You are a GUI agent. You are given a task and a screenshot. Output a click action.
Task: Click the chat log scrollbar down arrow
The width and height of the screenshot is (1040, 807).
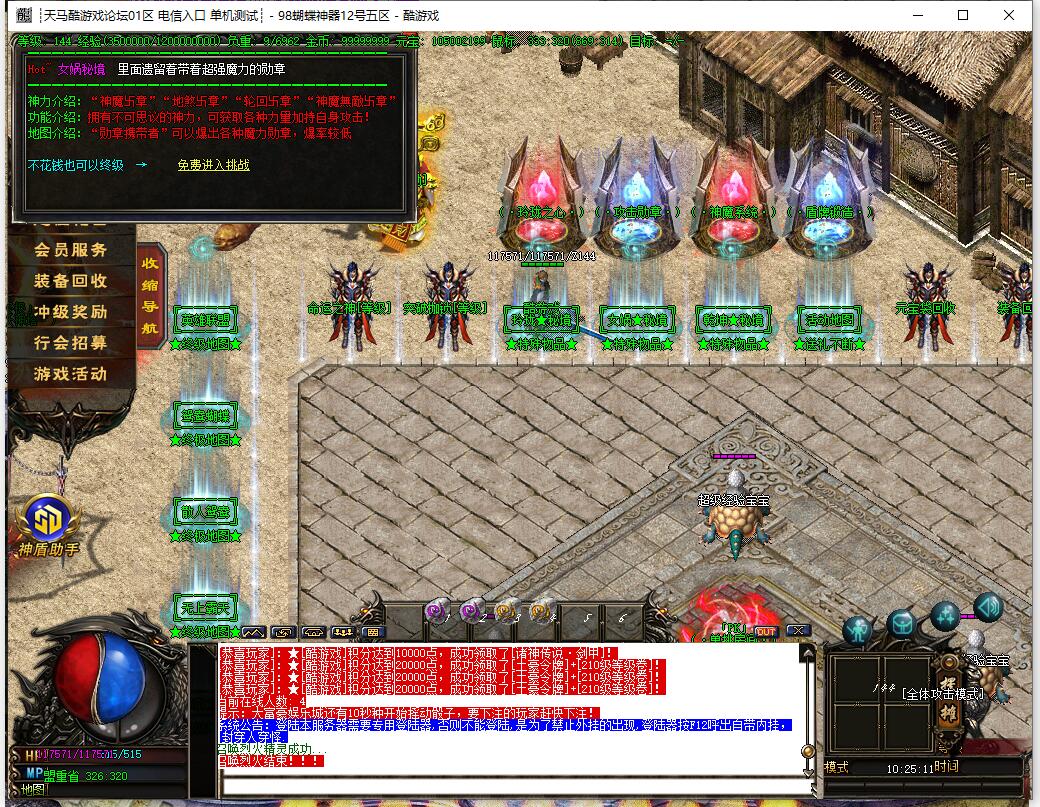coord(808,772)
